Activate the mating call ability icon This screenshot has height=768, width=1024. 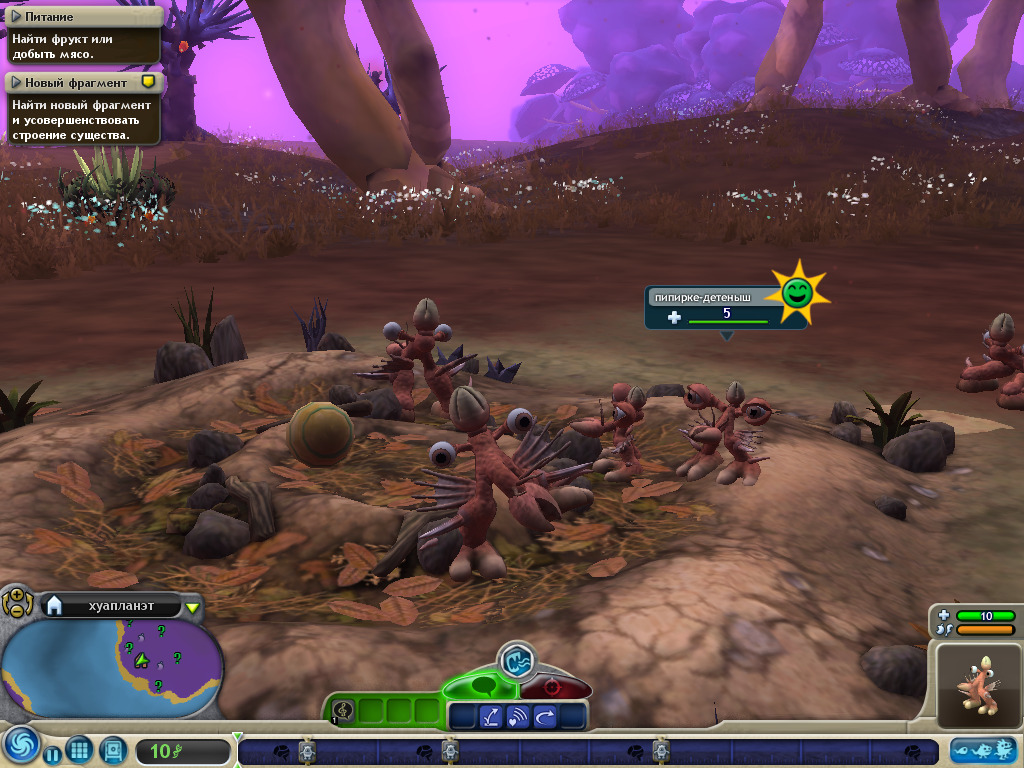(518, 716)
